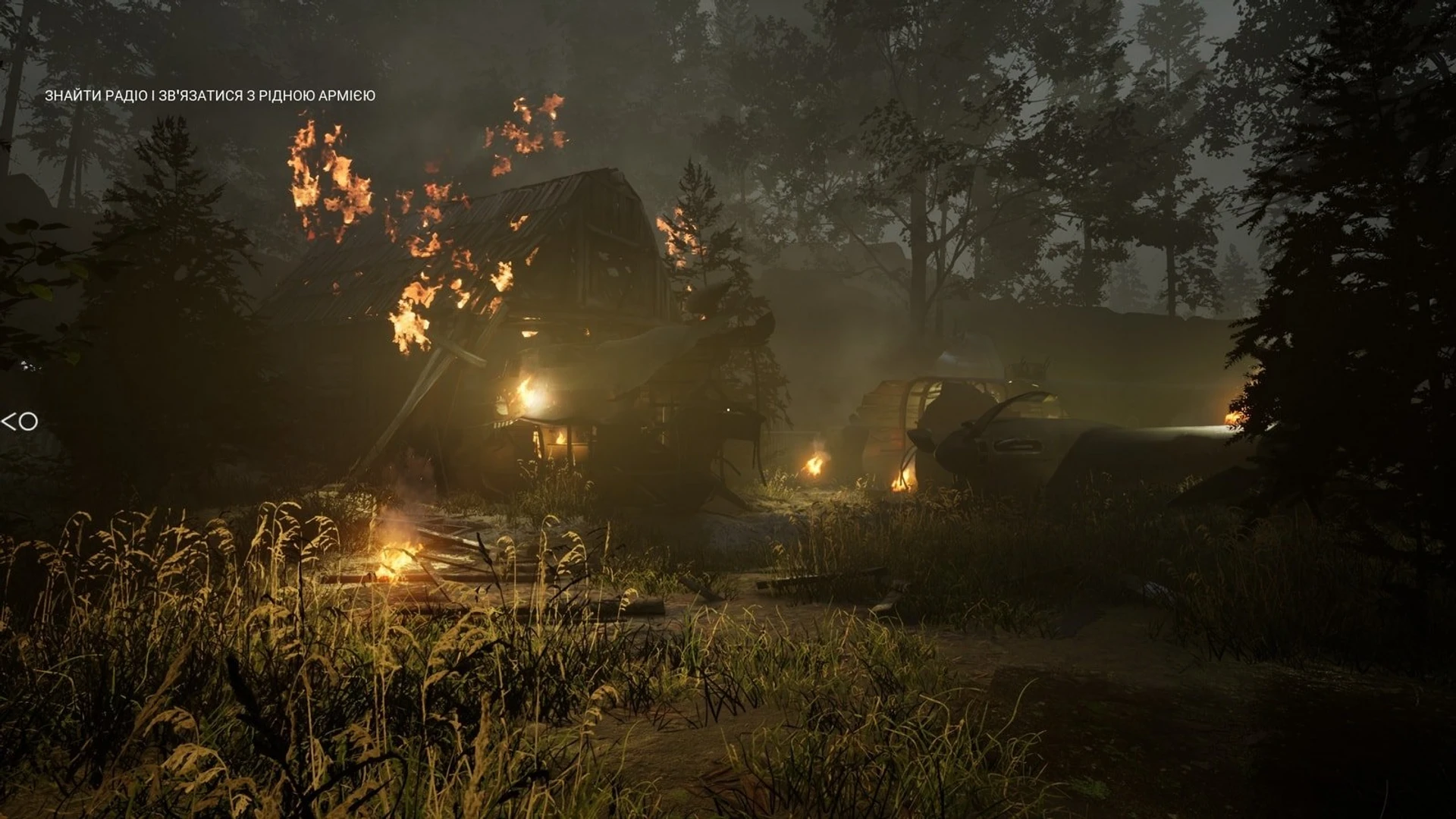Click the off-screen objective direction marker
The width and height of the screenshot is (1456, 819).
point(20,422)
